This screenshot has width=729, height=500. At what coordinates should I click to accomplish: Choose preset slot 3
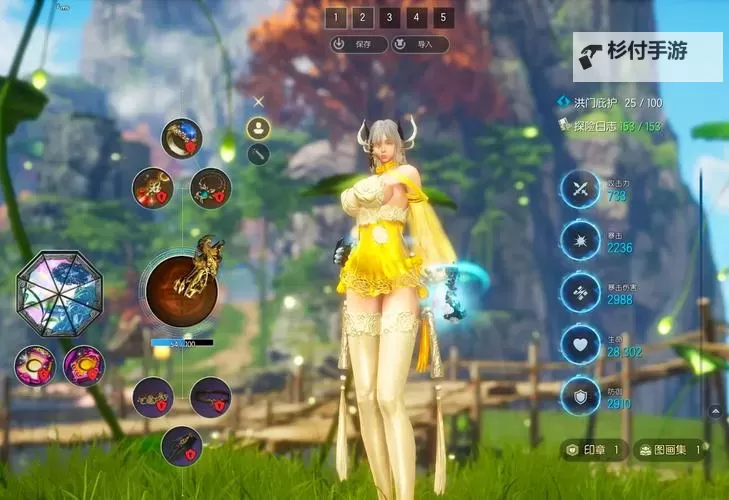coord(390,17)
